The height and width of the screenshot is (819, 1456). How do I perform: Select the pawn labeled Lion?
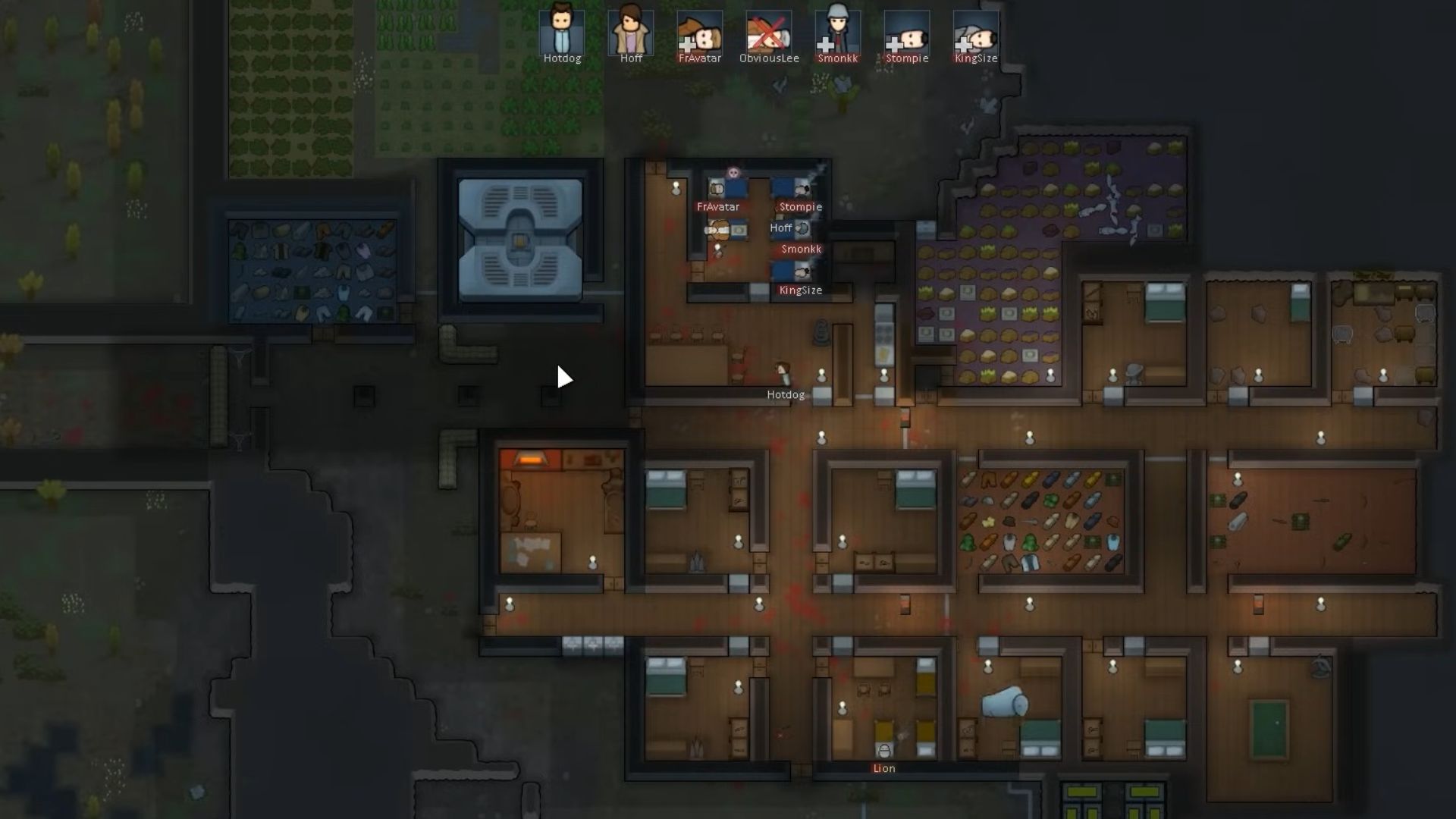(884, 751)
